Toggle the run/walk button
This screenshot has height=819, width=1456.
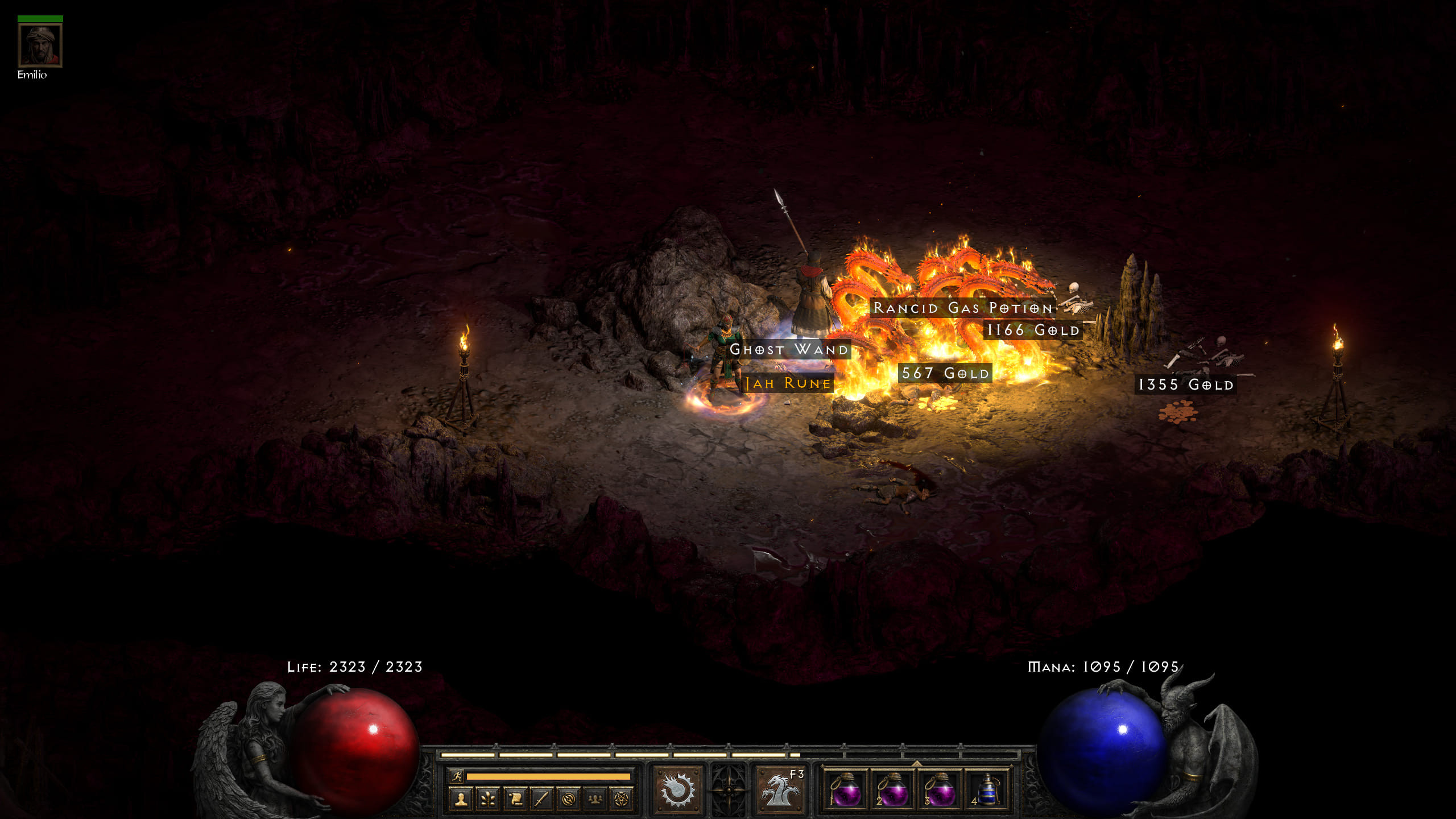(457, 776)
